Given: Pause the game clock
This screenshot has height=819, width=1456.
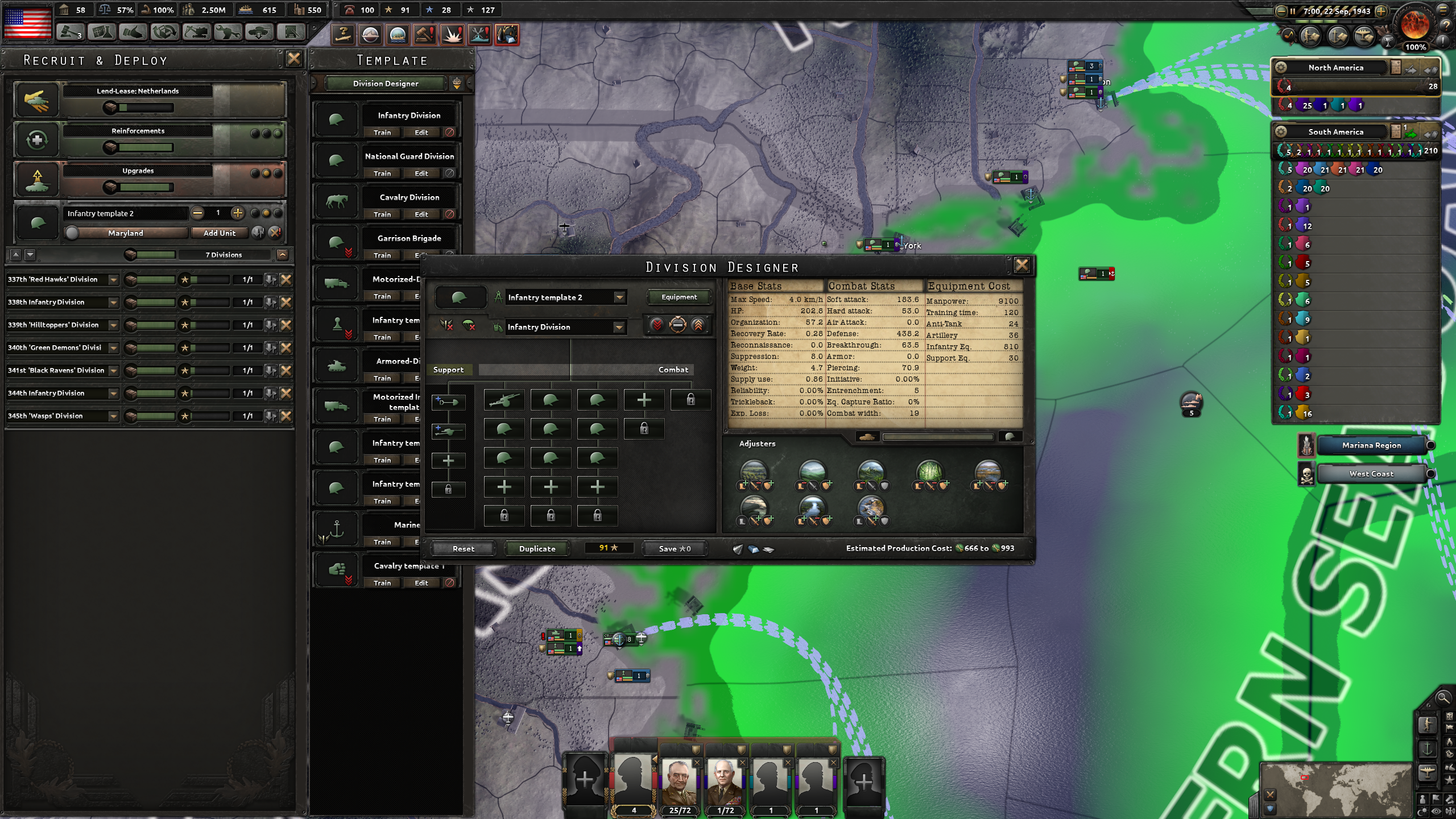Looking at the screenshot, I should 1293,11.
